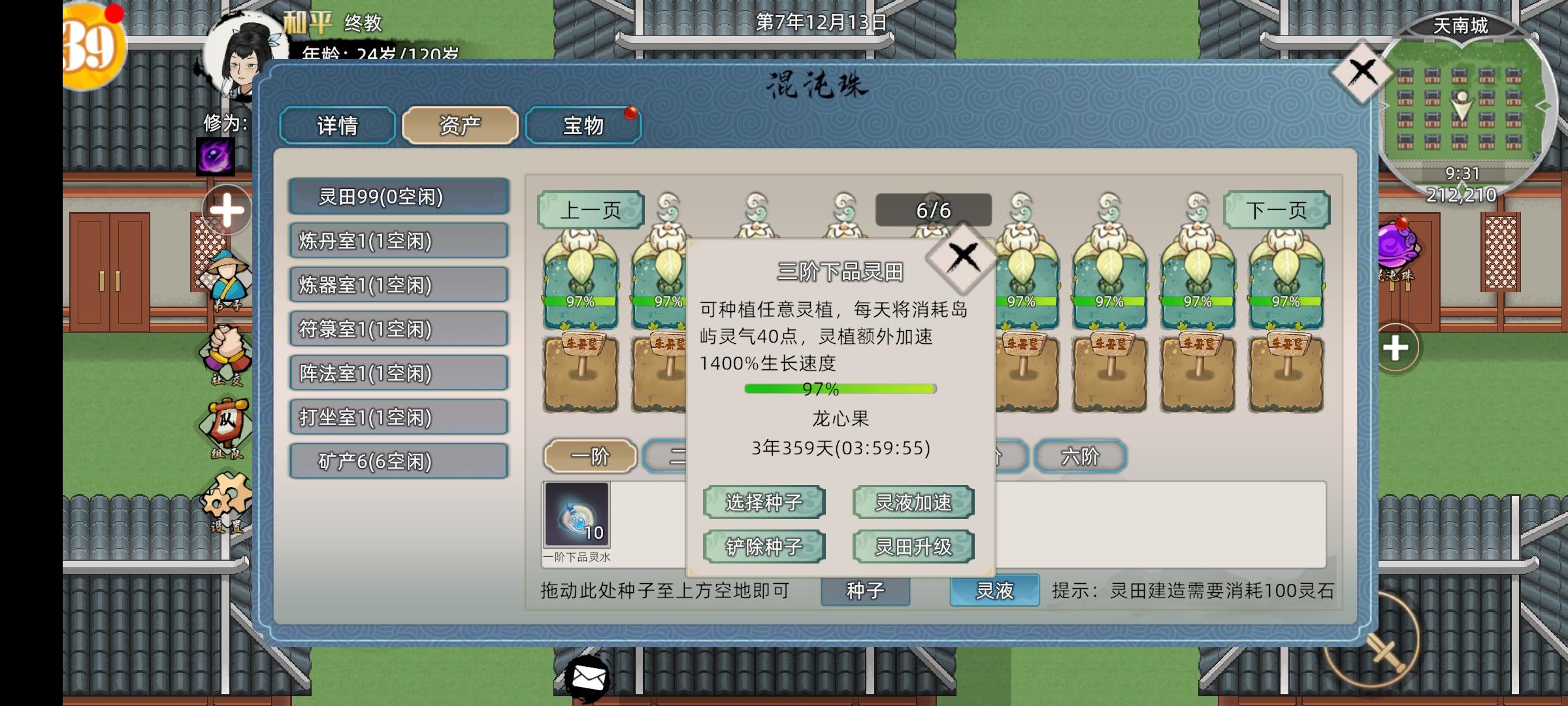
Task: Switch display mode to 灵液
Action: [x=993, y=590]
